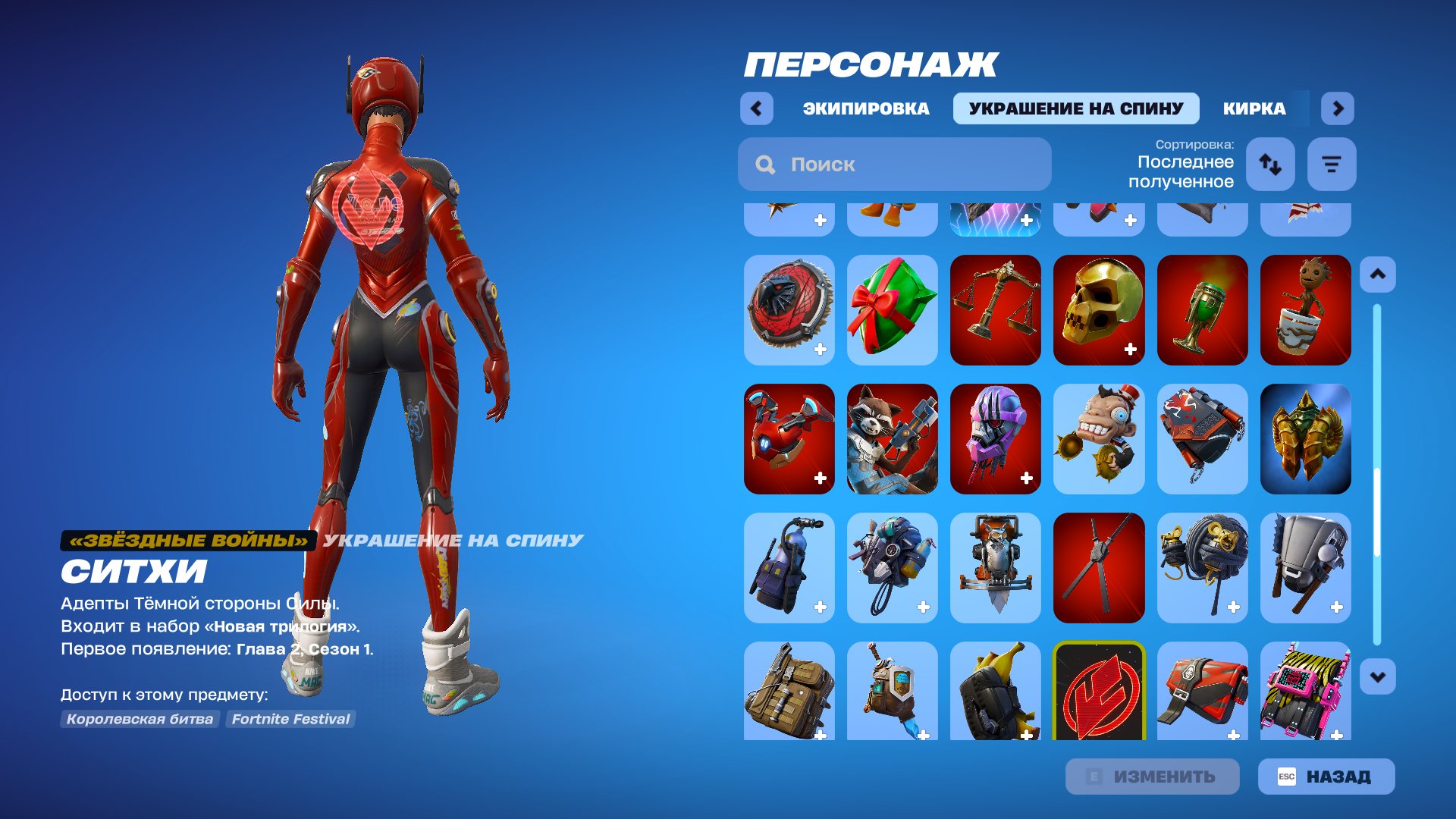1456x819 pixels.
Task: Switch to the КИРКА tab
Action: pos(1253,108)
